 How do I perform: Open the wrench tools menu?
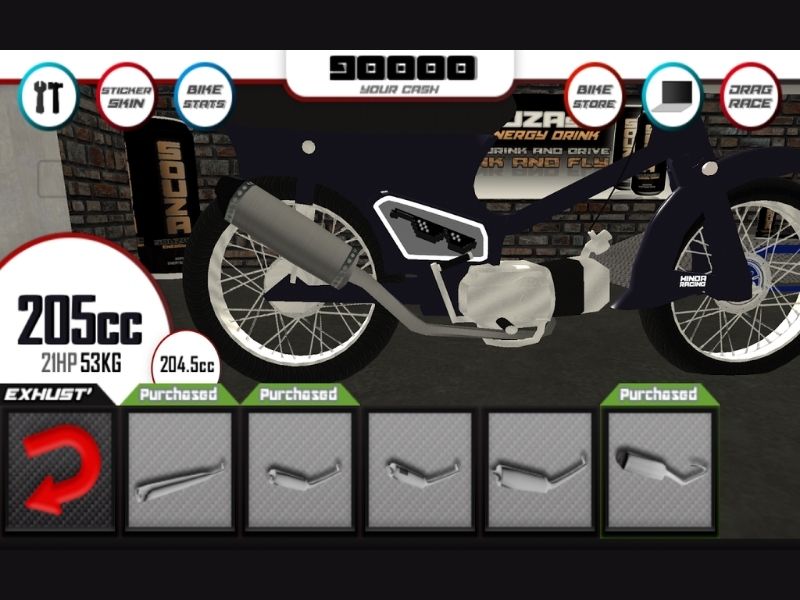48,96
